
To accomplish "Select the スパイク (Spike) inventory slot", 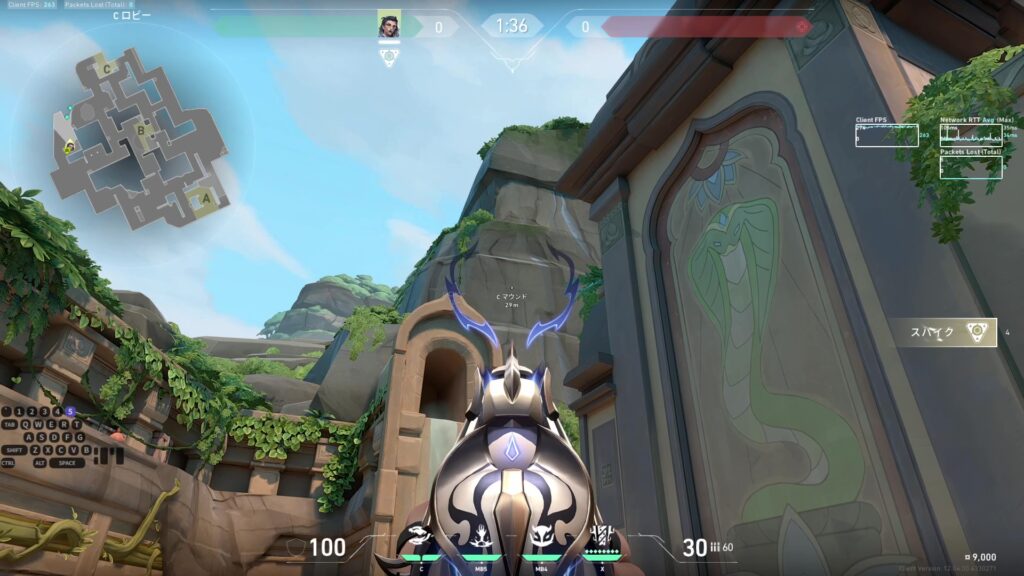I will (x=945, y=333).
